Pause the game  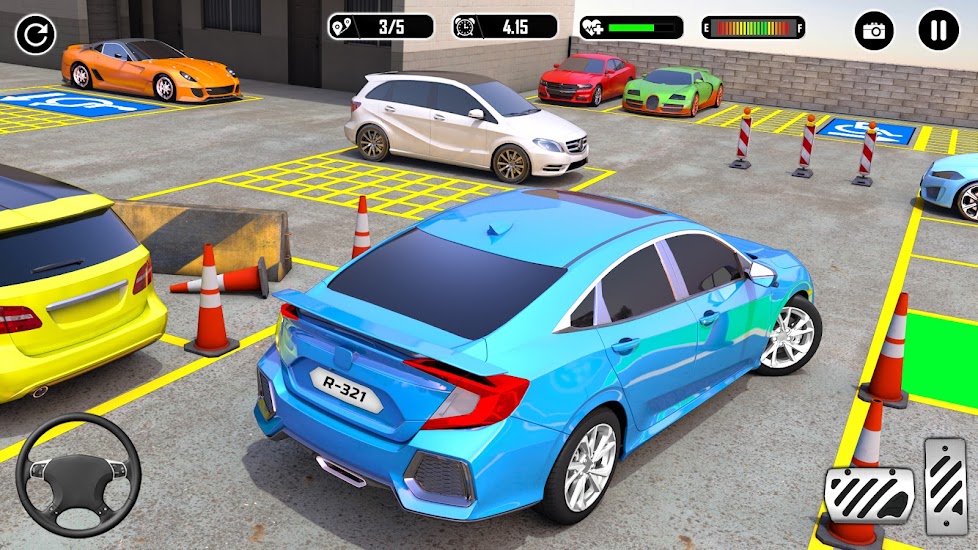point(938,31)
